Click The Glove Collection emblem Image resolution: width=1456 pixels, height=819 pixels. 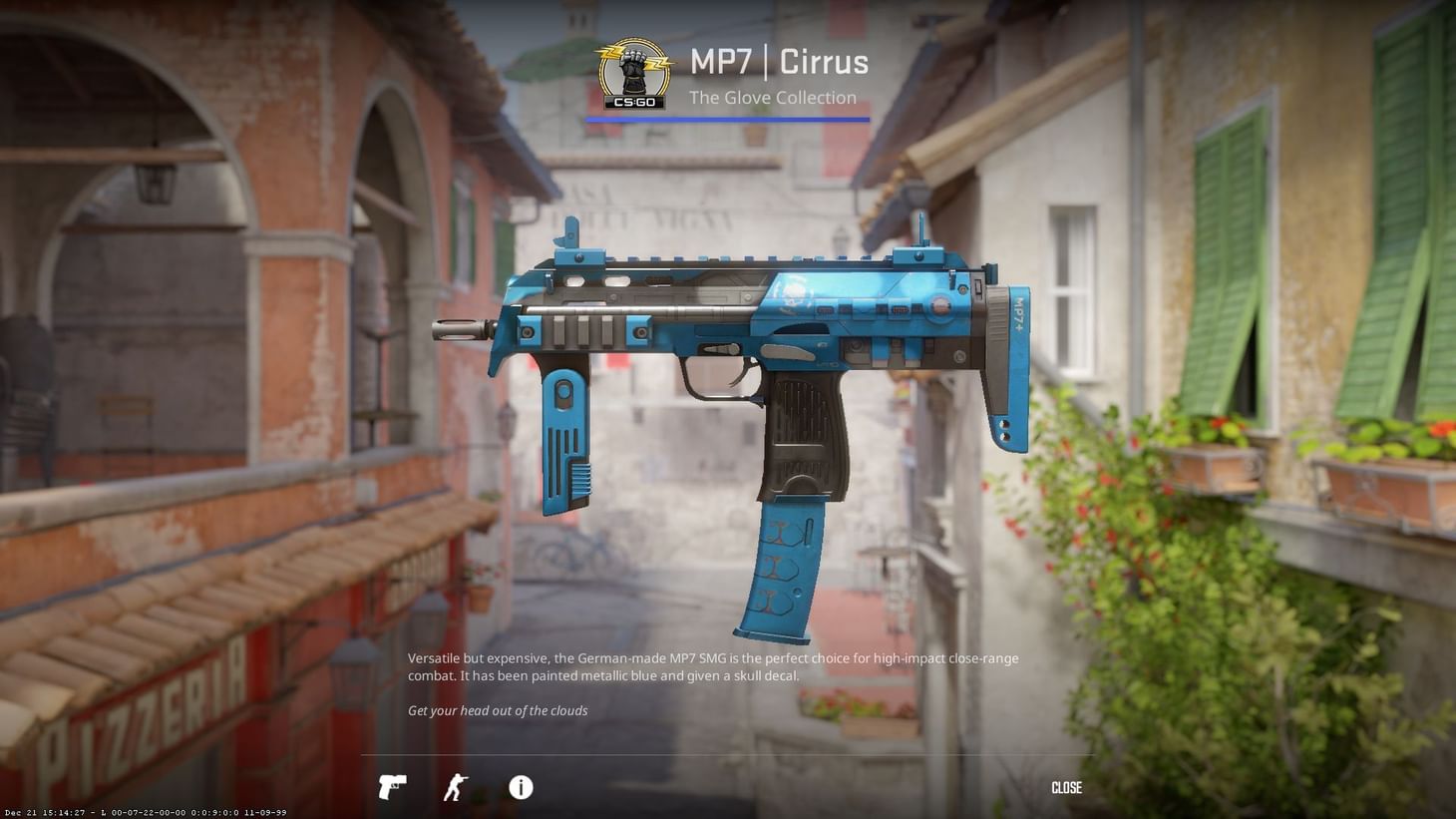[632, 72]
